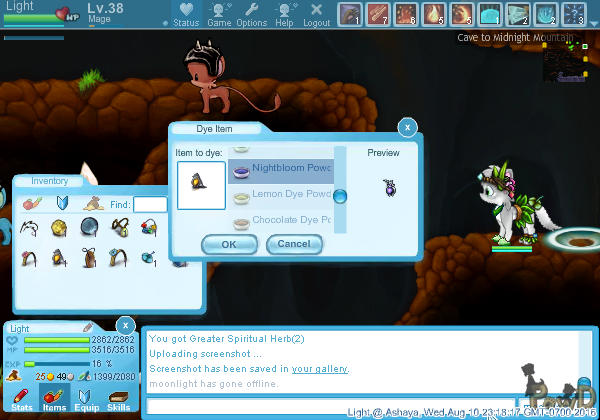Confirm dye with the OK button
The width and height of the screenshot is (600, 420).
pos(229,244)
